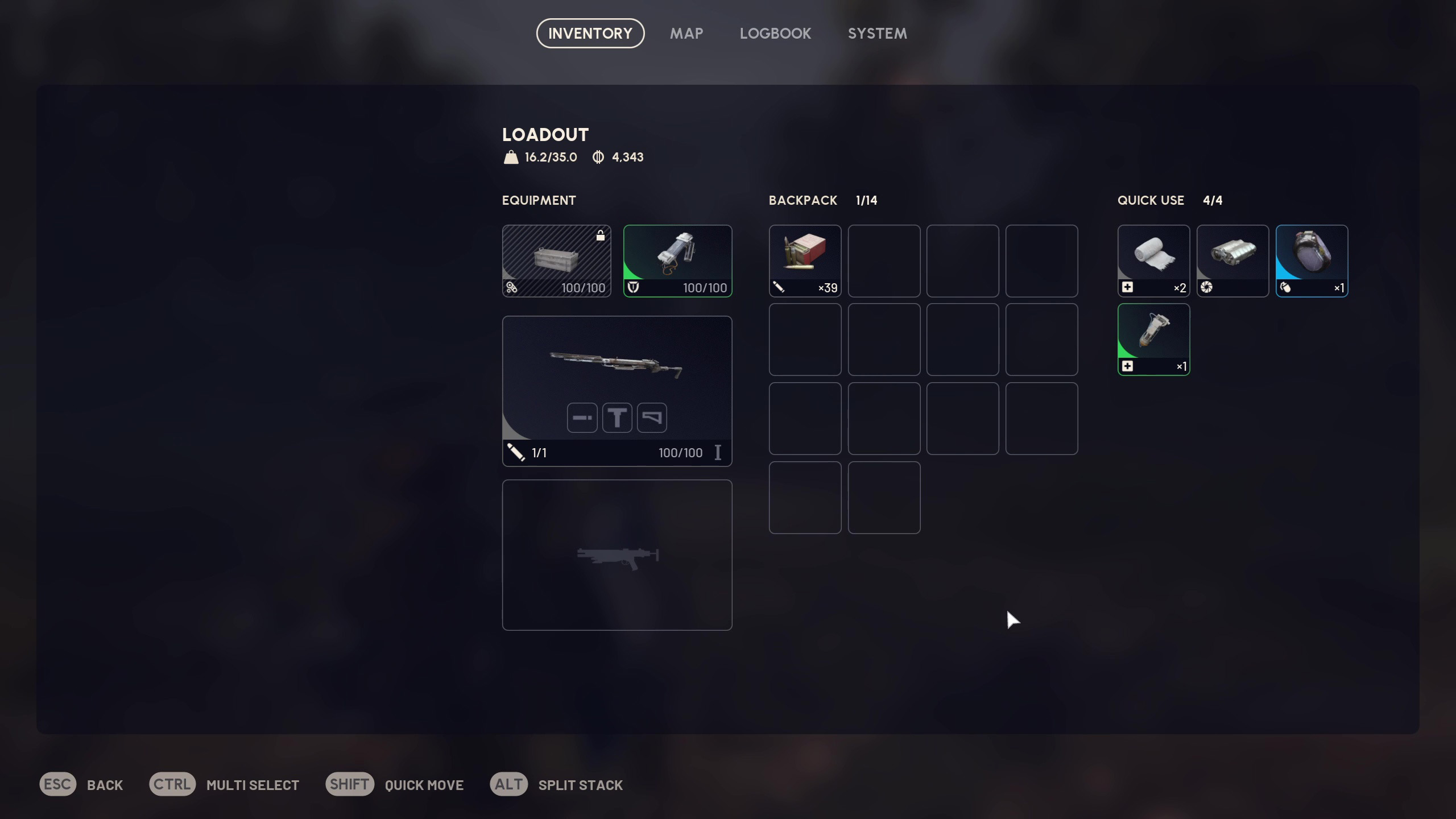Select the blue grenade quick use slot
This screenshot has width=1456, height=819.
[1312, 260]
